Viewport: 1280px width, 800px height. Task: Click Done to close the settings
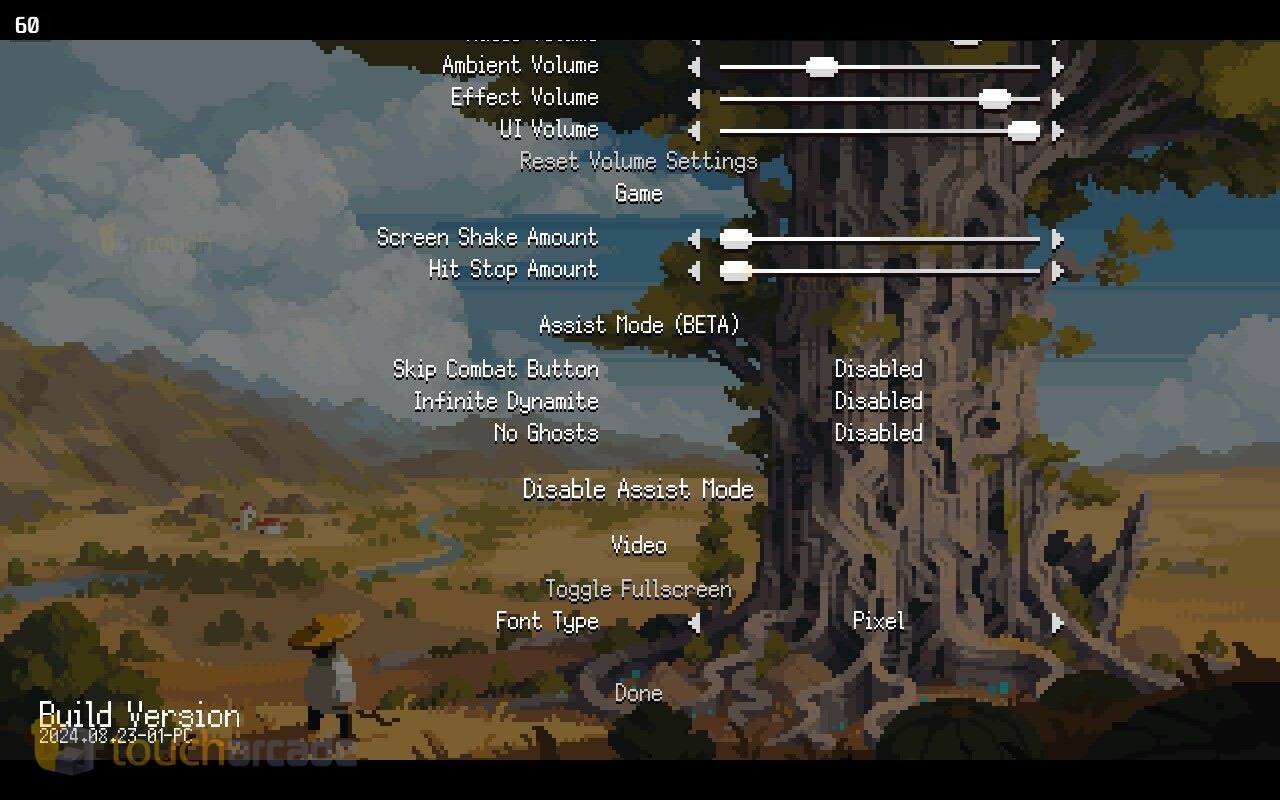click(638, 693)
